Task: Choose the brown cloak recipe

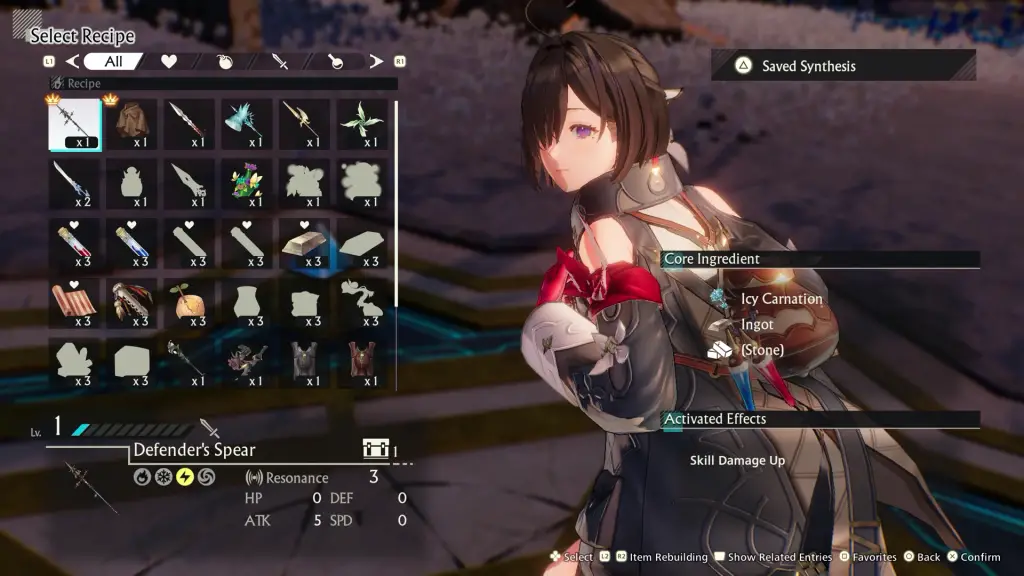Action: tap(133, 124)
